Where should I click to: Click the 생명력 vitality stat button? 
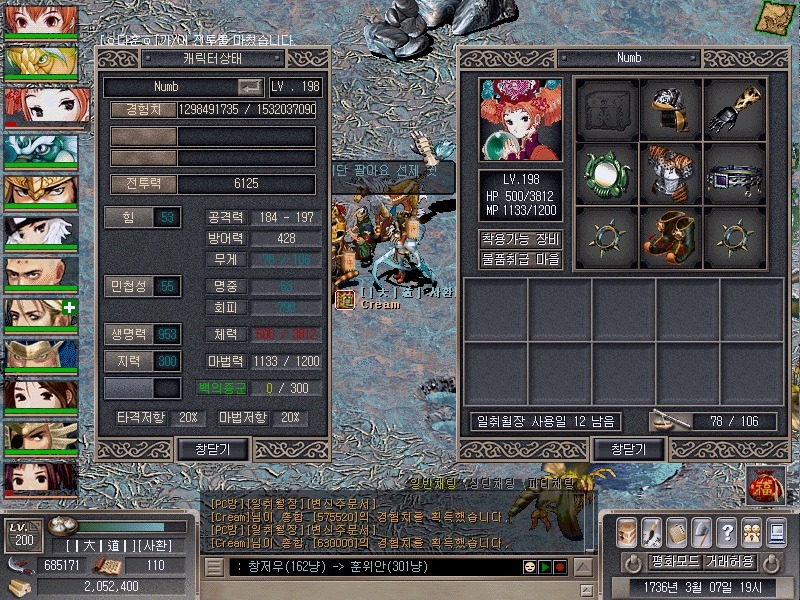point(143,333)
